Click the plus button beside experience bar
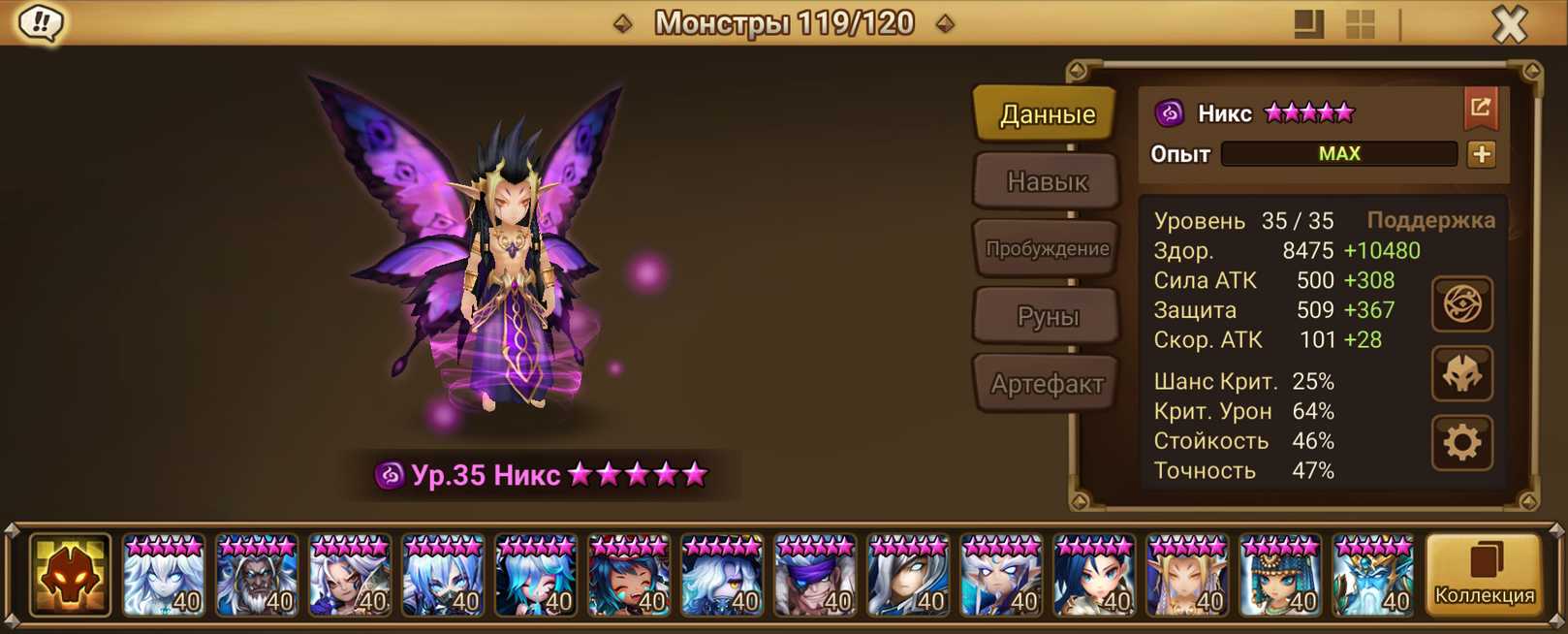Screen dimensions: 1568x634 point(1481,154)
